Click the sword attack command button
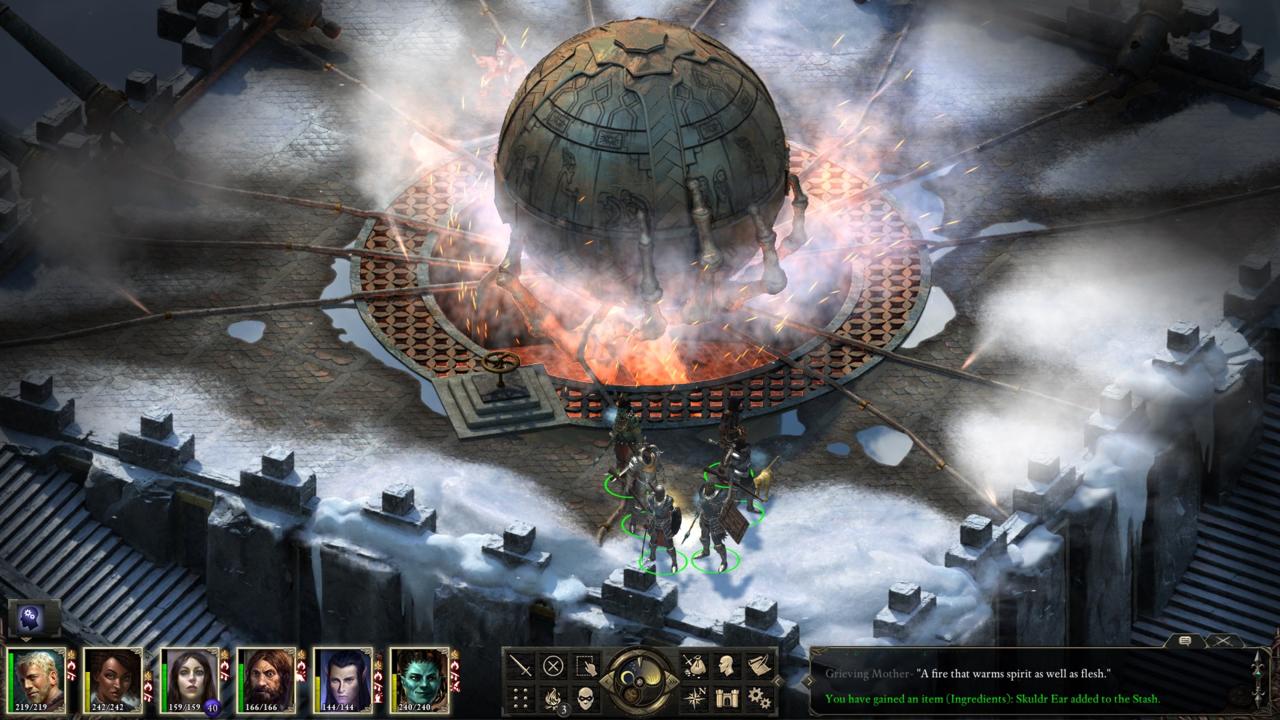The width and height of the screenshot is (1280, 720). 521,666
